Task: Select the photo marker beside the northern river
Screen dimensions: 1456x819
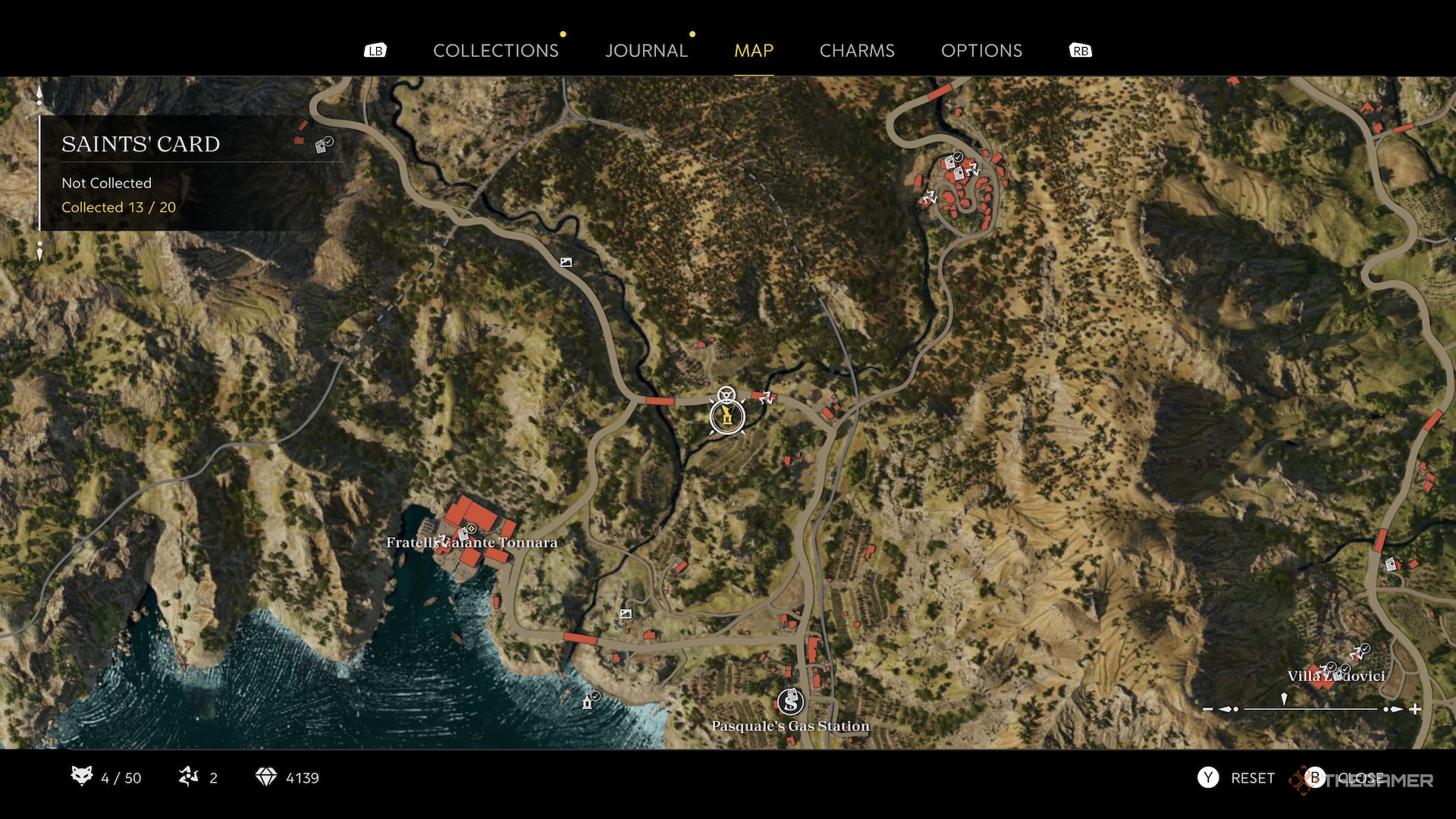Action: point(566,262)
